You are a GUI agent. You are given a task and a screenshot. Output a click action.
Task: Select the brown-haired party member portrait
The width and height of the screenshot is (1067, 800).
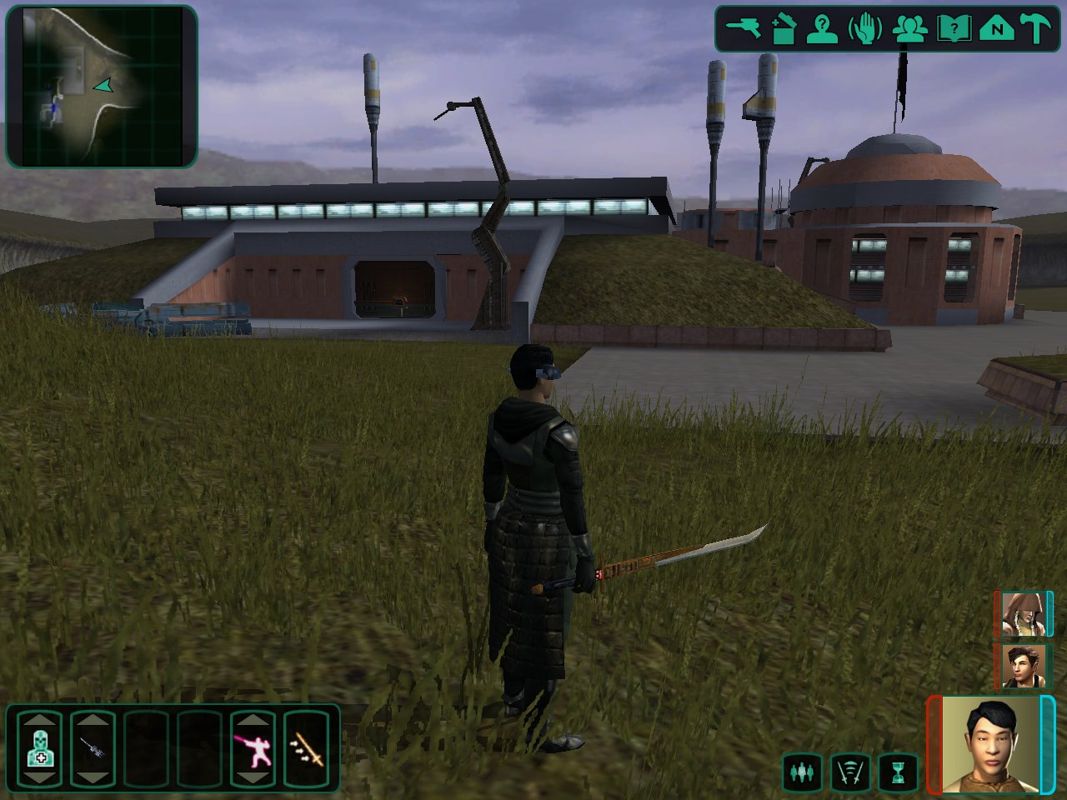pos(1022,665)
